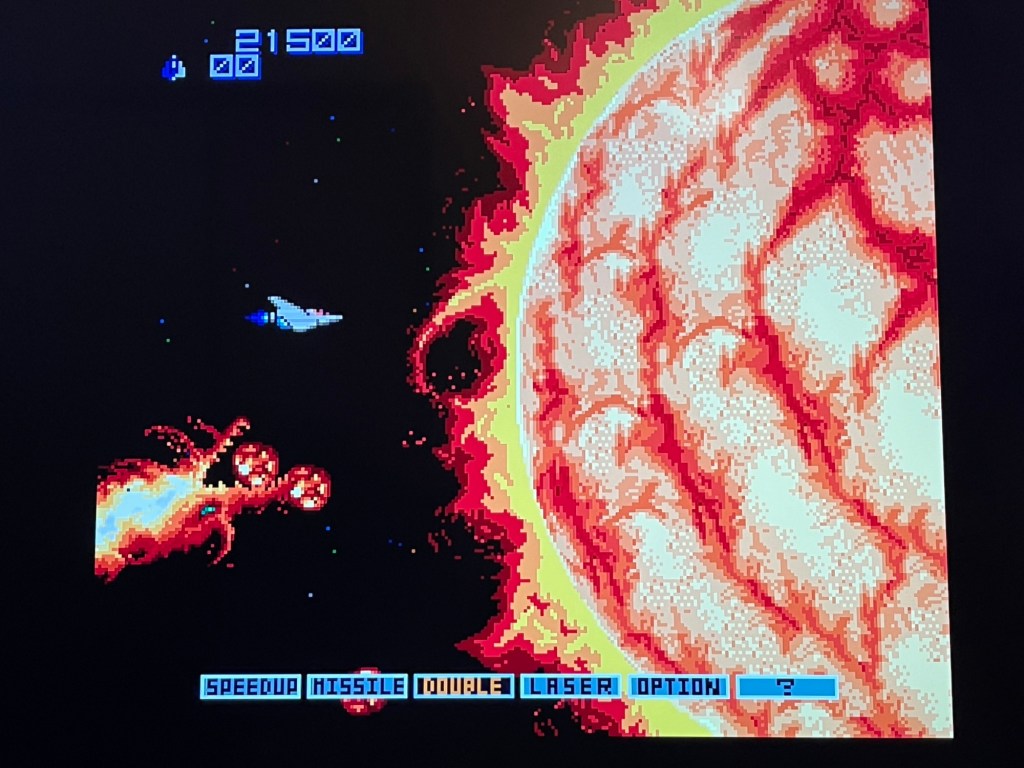
Task: Pick the LASER power-up slot
Action: coord(570,687)
